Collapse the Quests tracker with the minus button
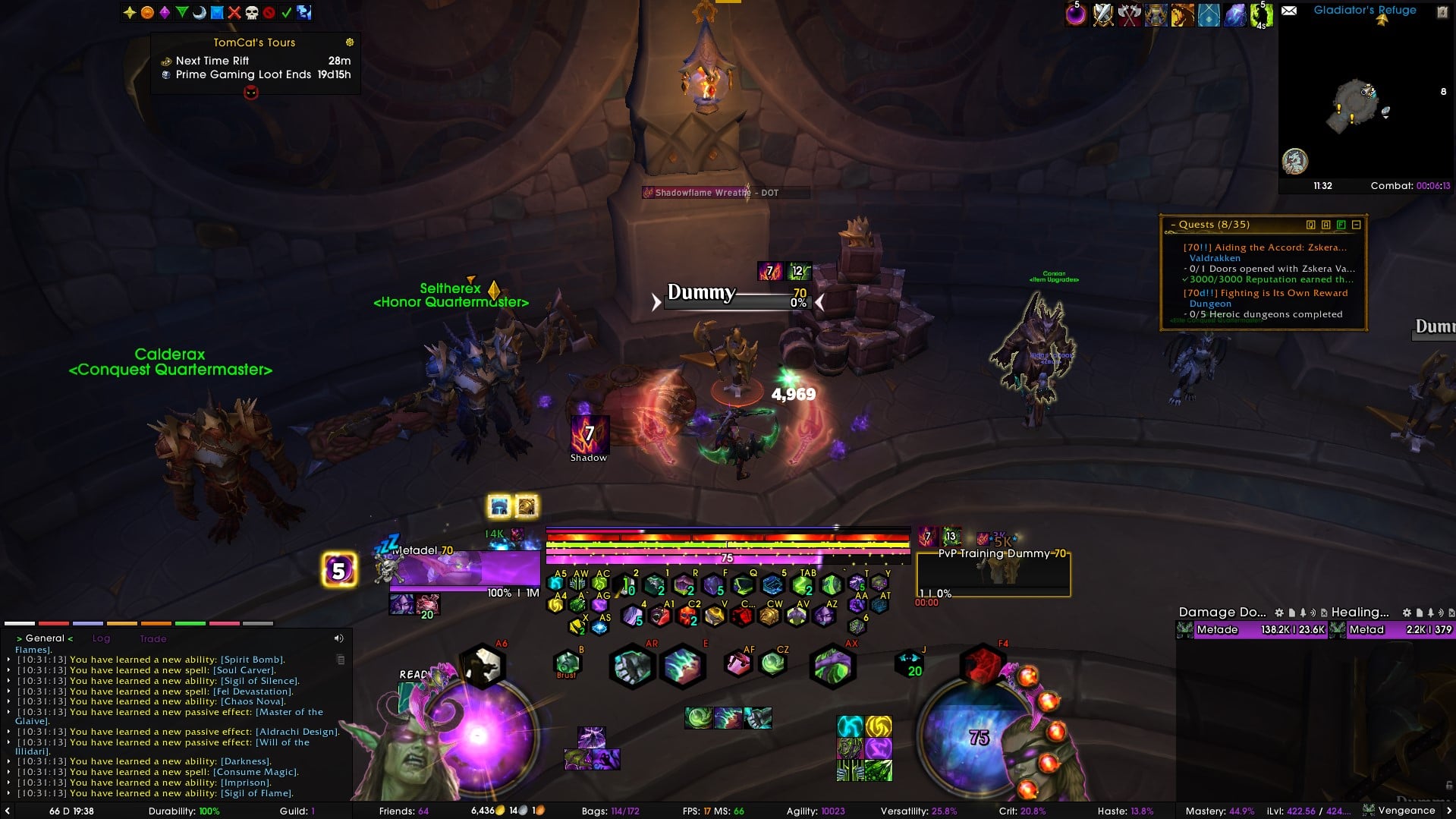1456x819 pixels. click(x=1357, y=225)
